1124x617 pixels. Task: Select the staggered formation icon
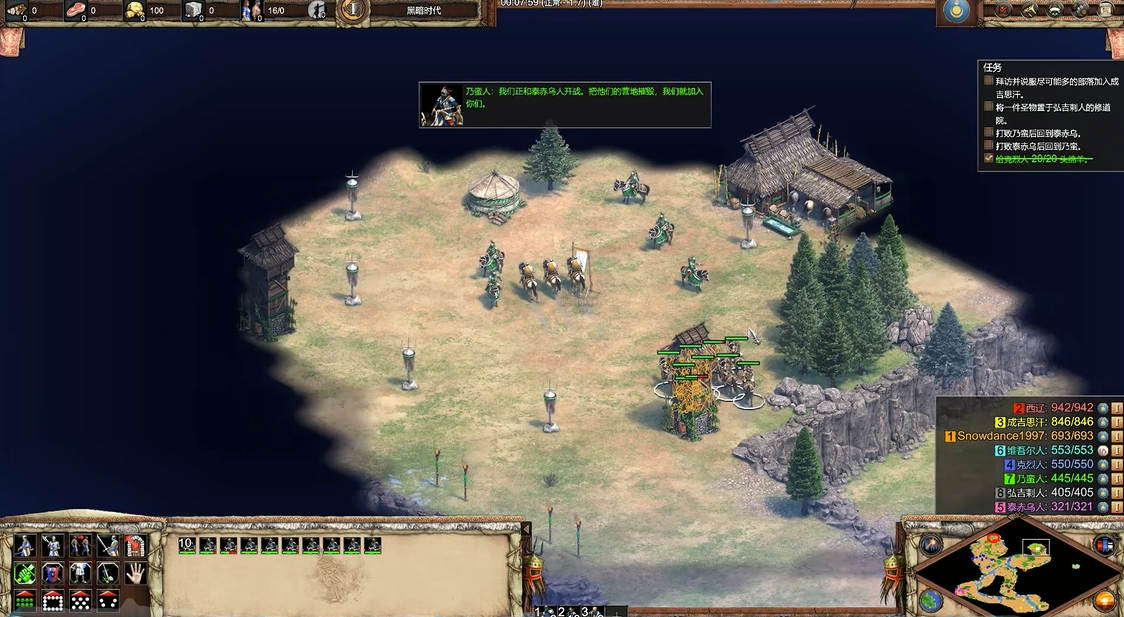pyautogui.click(x=80, y=600)
